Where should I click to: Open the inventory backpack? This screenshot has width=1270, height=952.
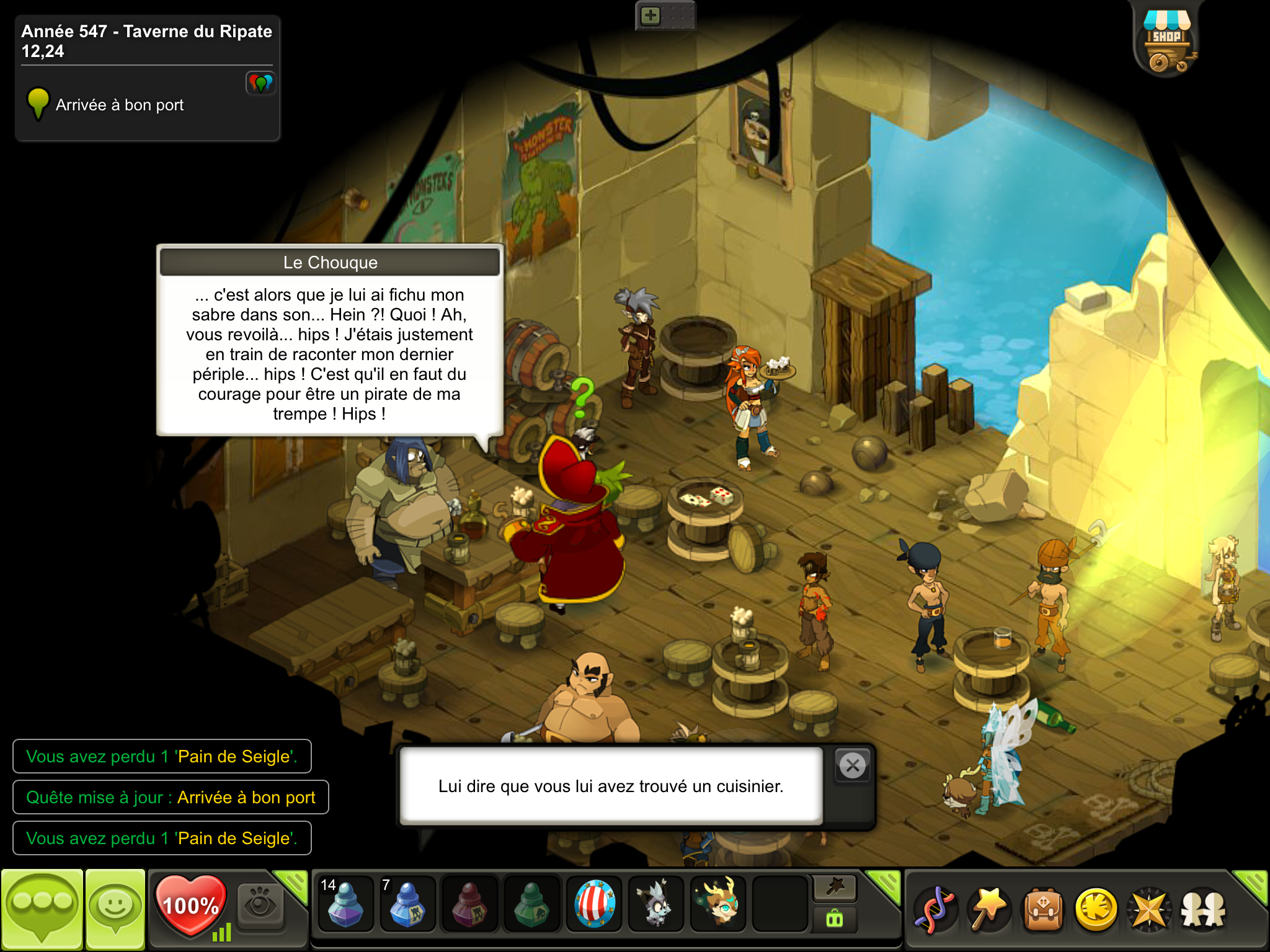click(x=1043, y=909)
